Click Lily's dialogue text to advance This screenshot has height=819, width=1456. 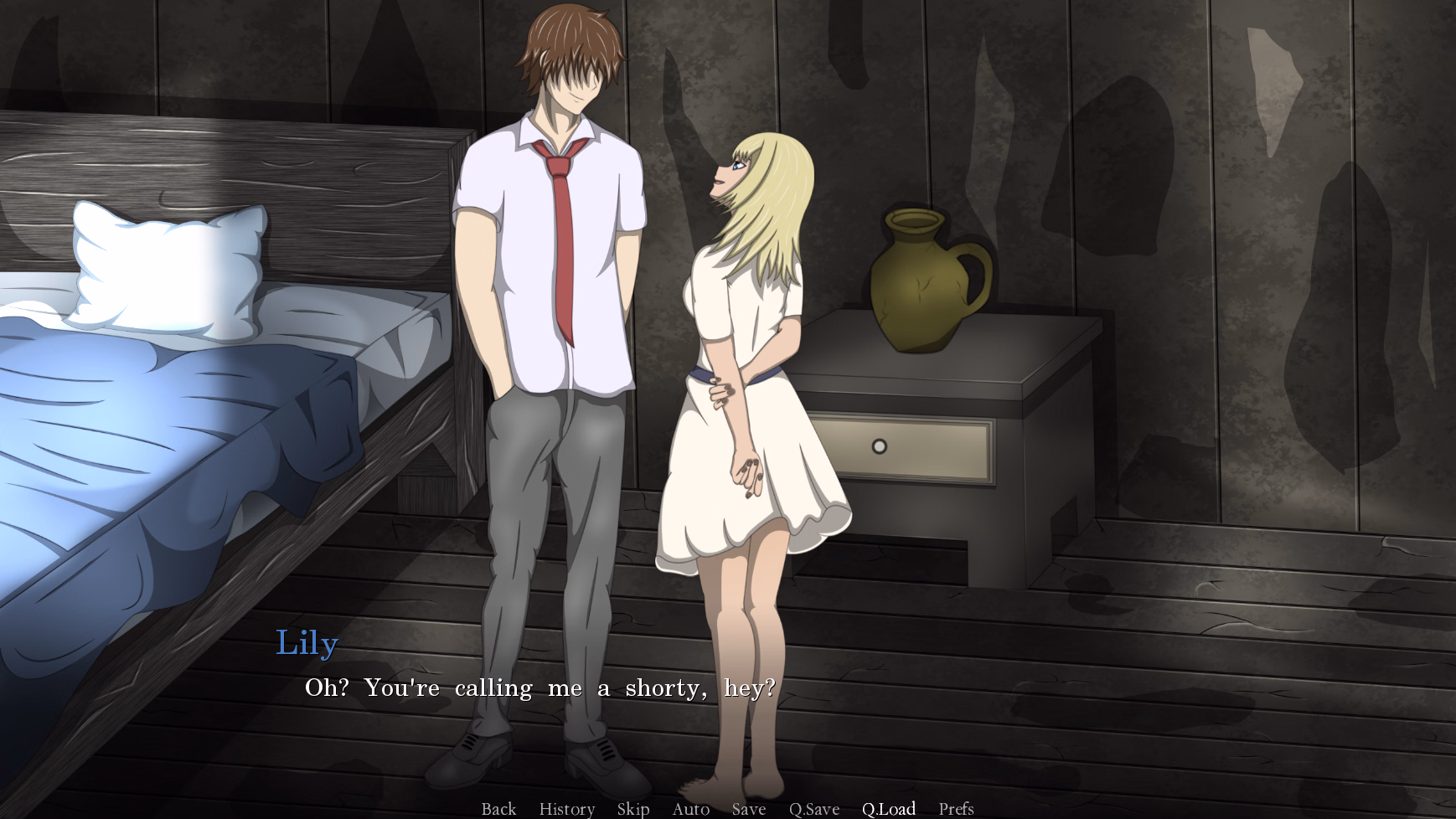[540, 688]
